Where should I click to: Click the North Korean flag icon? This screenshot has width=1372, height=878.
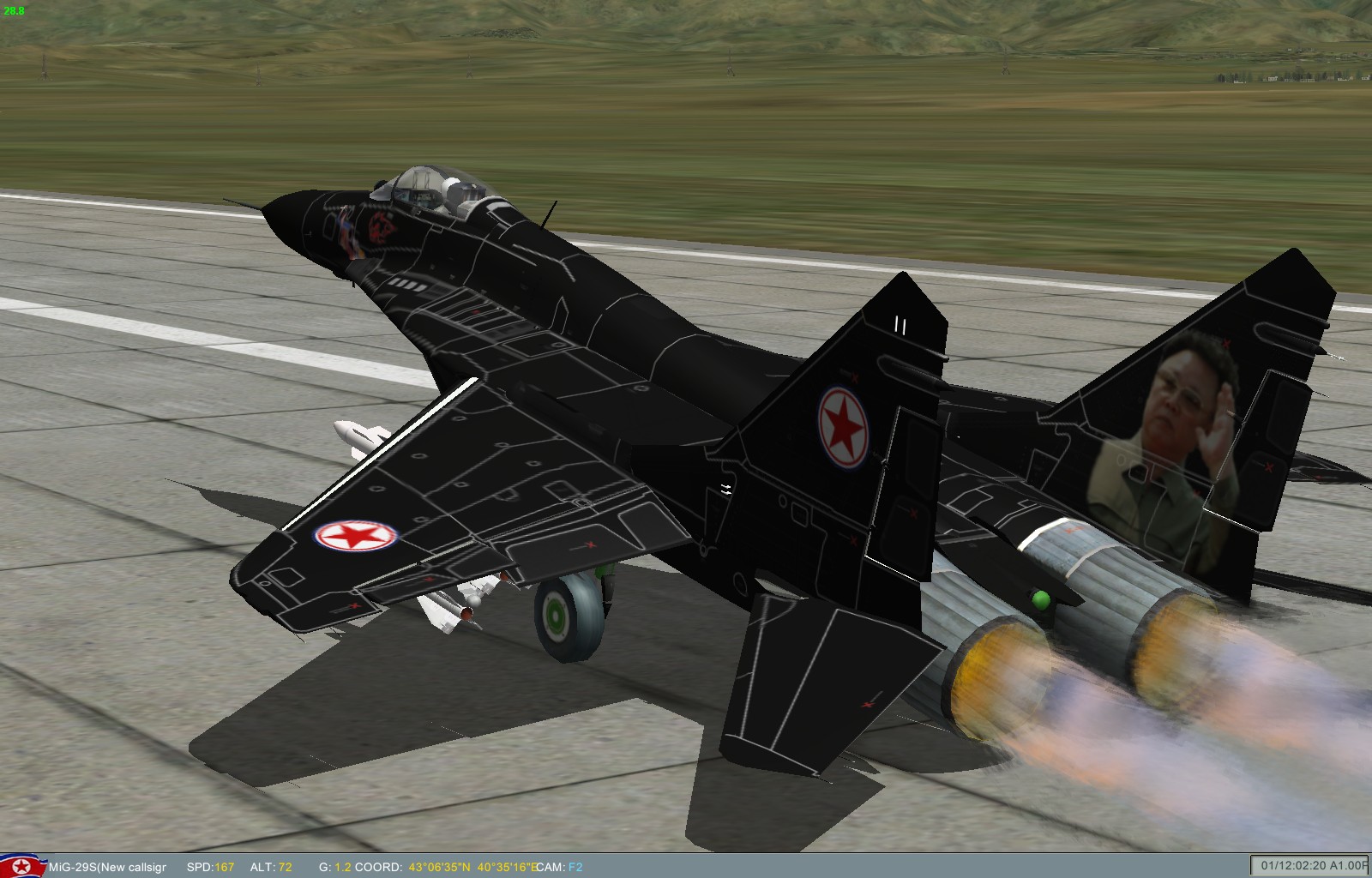(x=23, y=867)
